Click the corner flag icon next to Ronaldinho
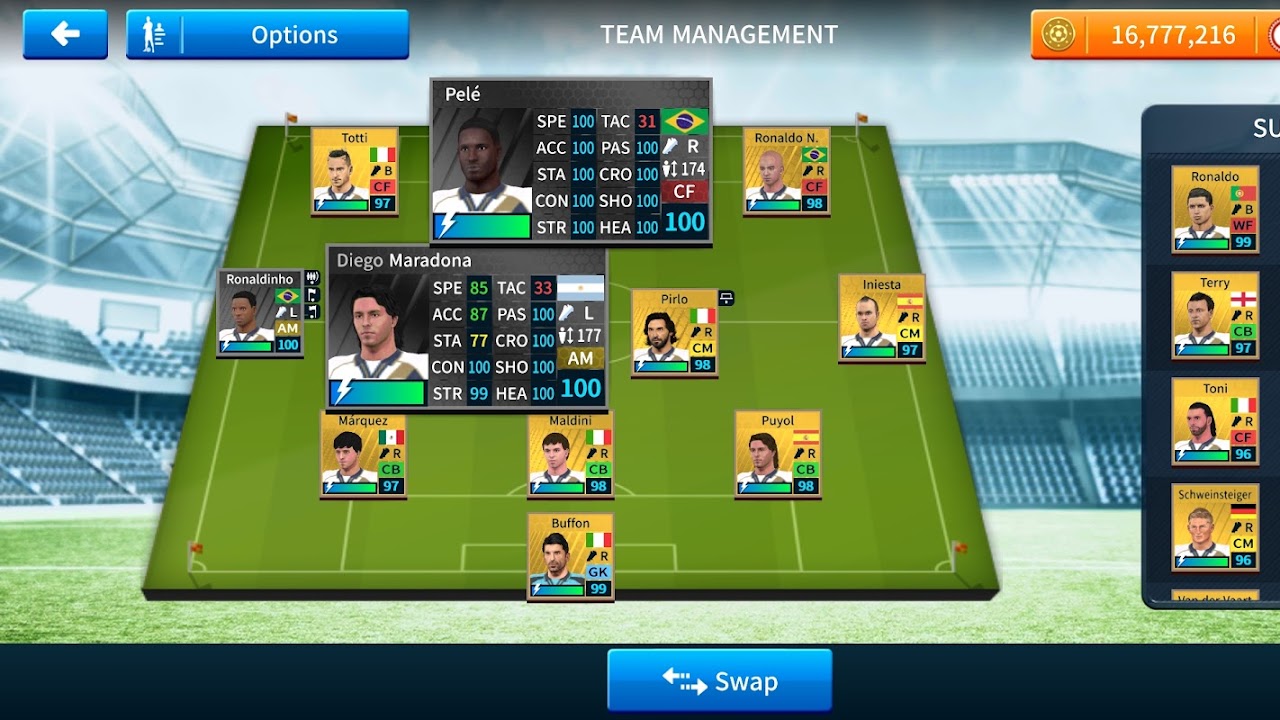 pos(313,295)
